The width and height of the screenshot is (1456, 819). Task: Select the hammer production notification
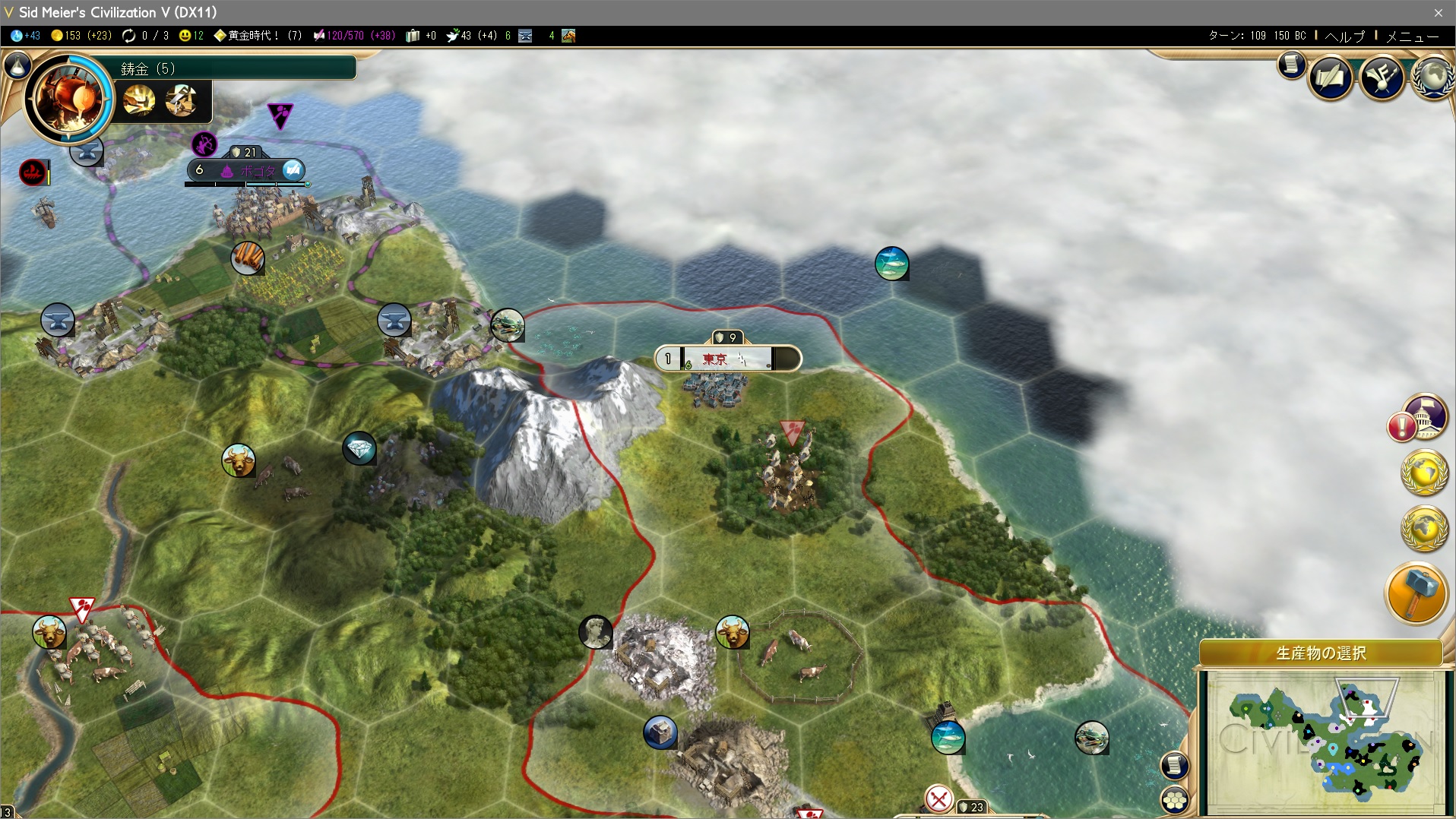pyautogui.click(x=1416, y=593)
